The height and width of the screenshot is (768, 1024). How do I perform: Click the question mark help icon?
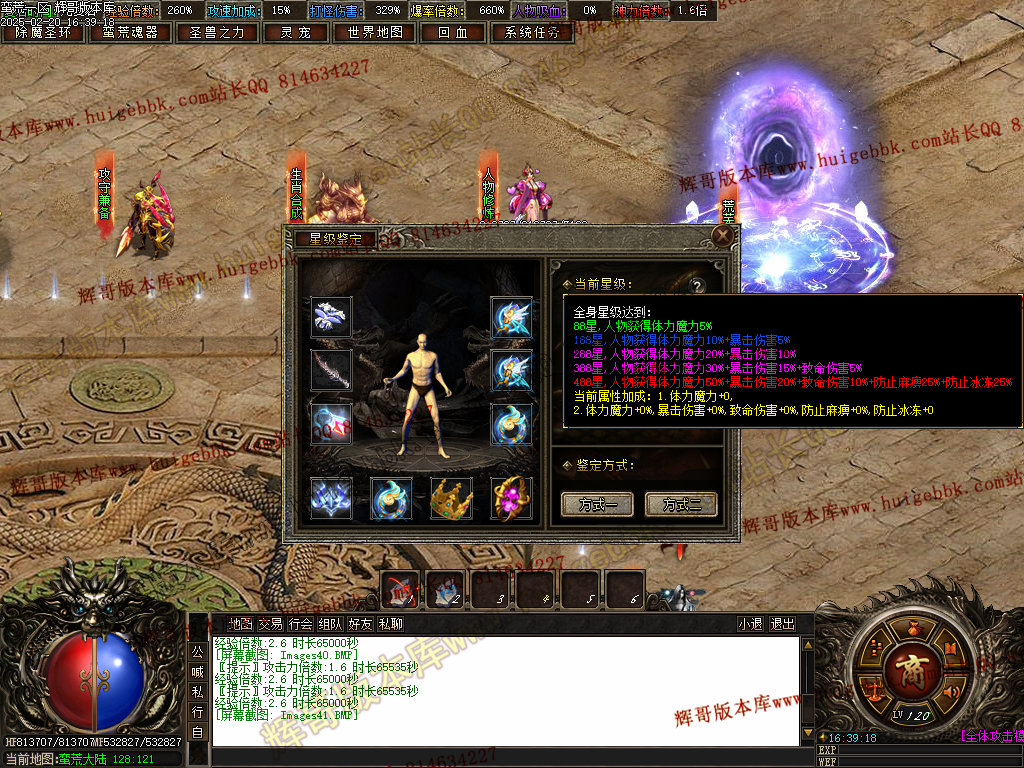[x=709, y=284]
